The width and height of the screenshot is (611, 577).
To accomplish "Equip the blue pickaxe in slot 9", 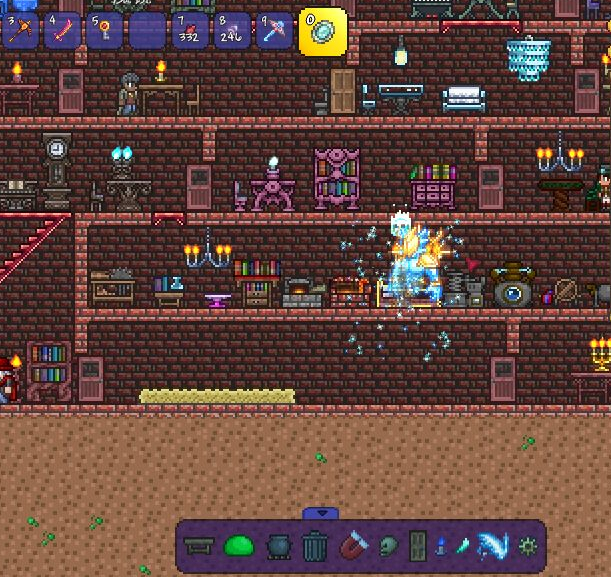I will tap(274, 31).
